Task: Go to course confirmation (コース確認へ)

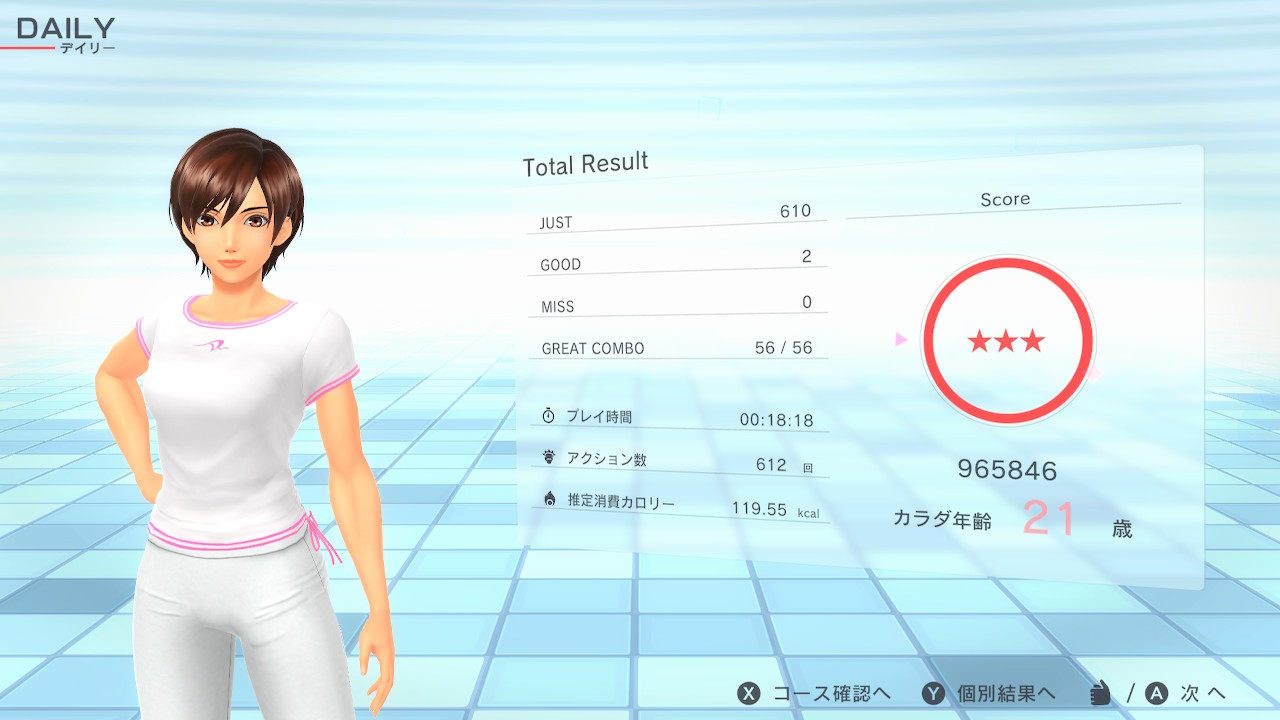Action: (814, 693)
